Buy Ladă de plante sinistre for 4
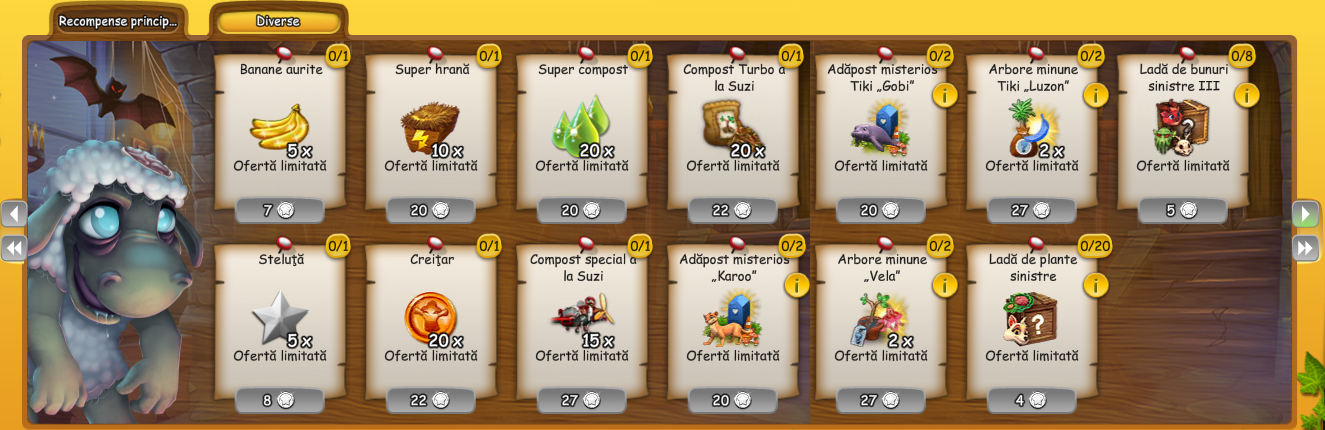The width and height of the screenshot is (1325, 430). [x=1032, y=400]
